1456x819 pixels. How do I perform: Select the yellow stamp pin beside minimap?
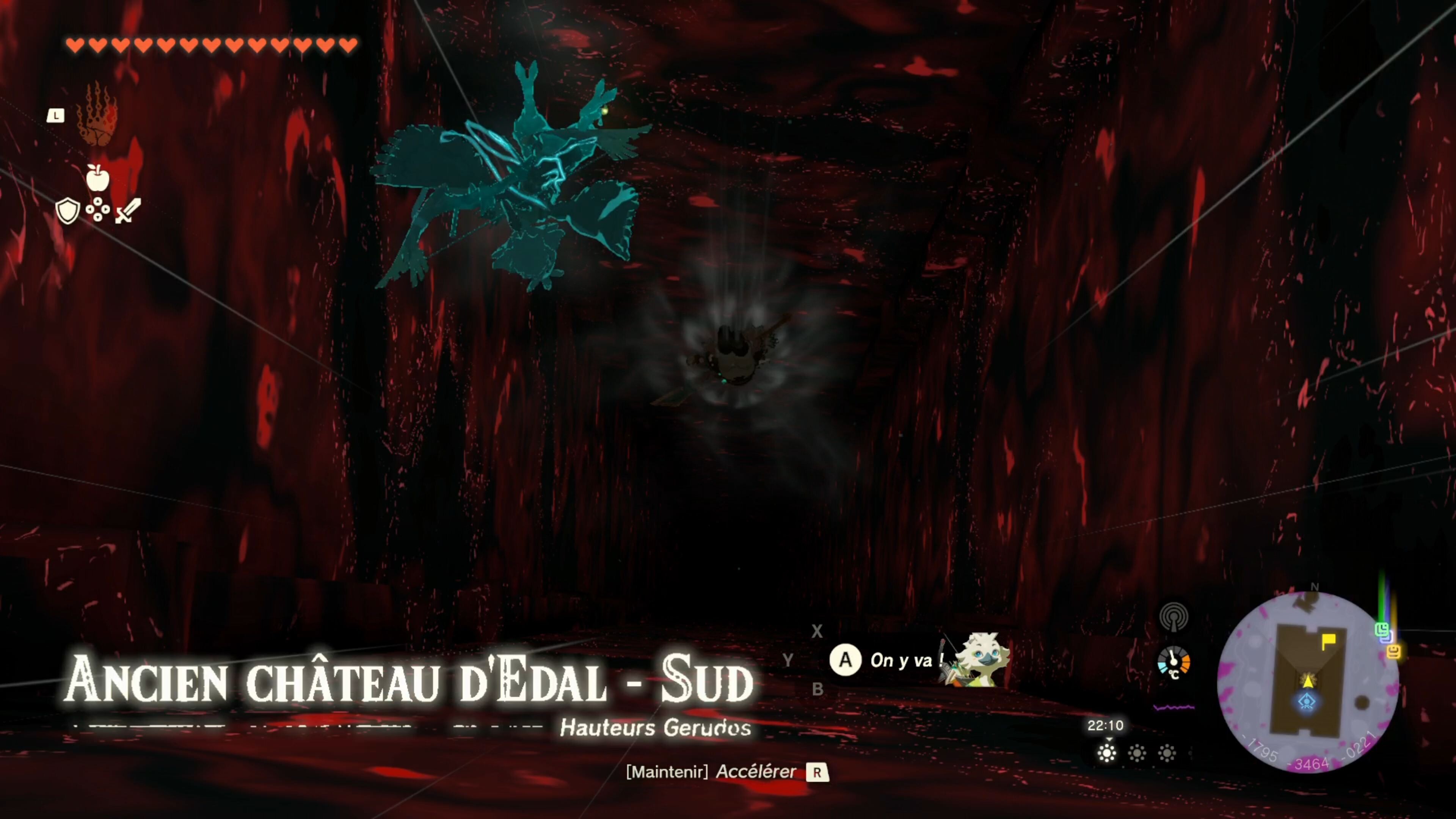[x=1394, y=652]
